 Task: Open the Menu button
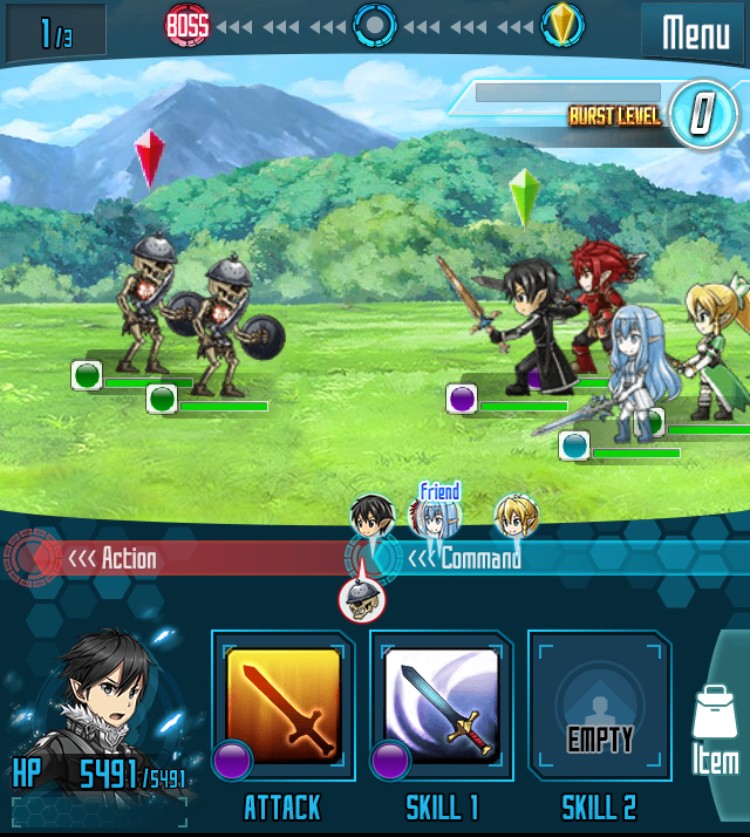pos(695,33)
